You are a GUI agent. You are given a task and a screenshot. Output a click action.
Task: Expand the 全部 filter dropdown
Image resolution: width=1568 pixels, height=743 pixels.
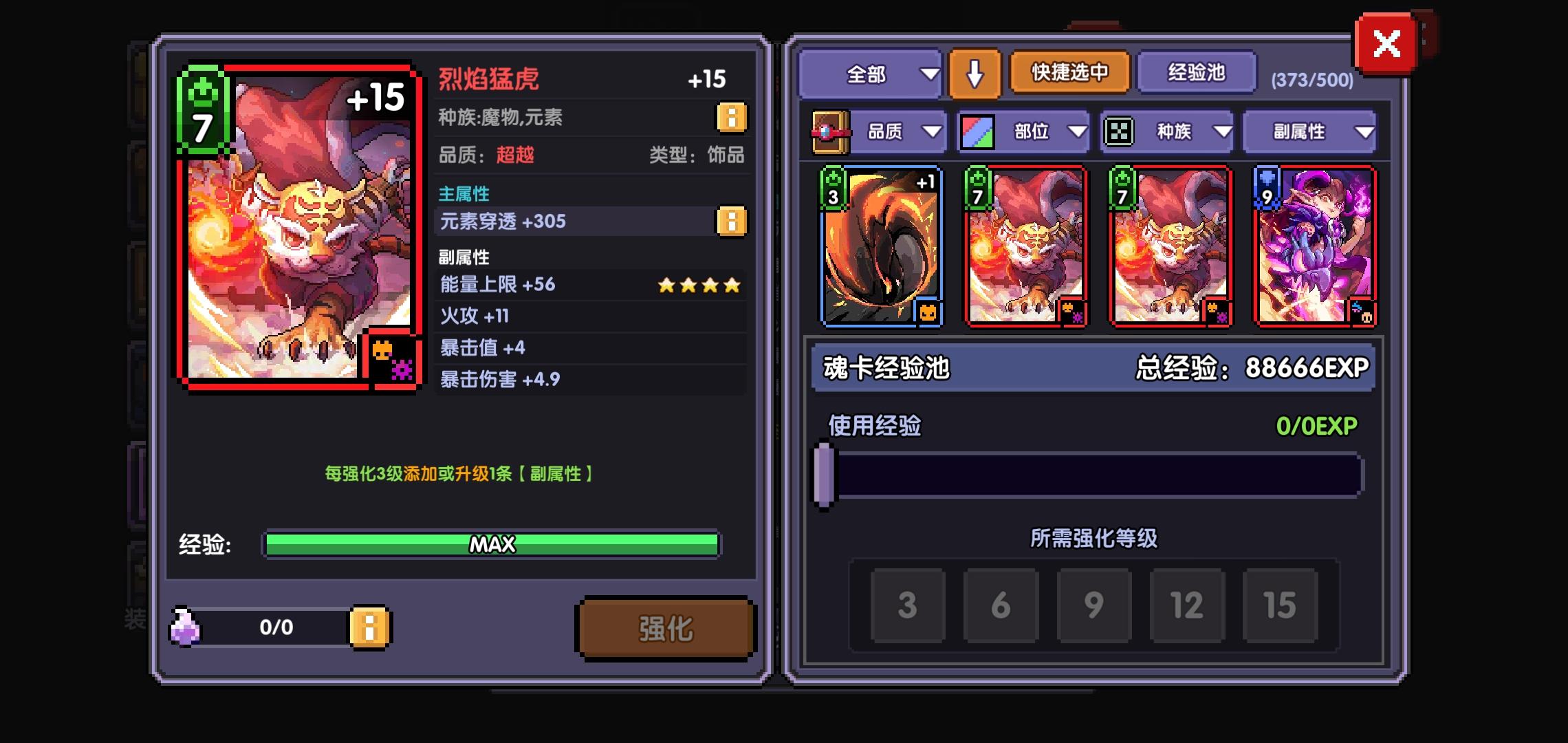point(870,74)
